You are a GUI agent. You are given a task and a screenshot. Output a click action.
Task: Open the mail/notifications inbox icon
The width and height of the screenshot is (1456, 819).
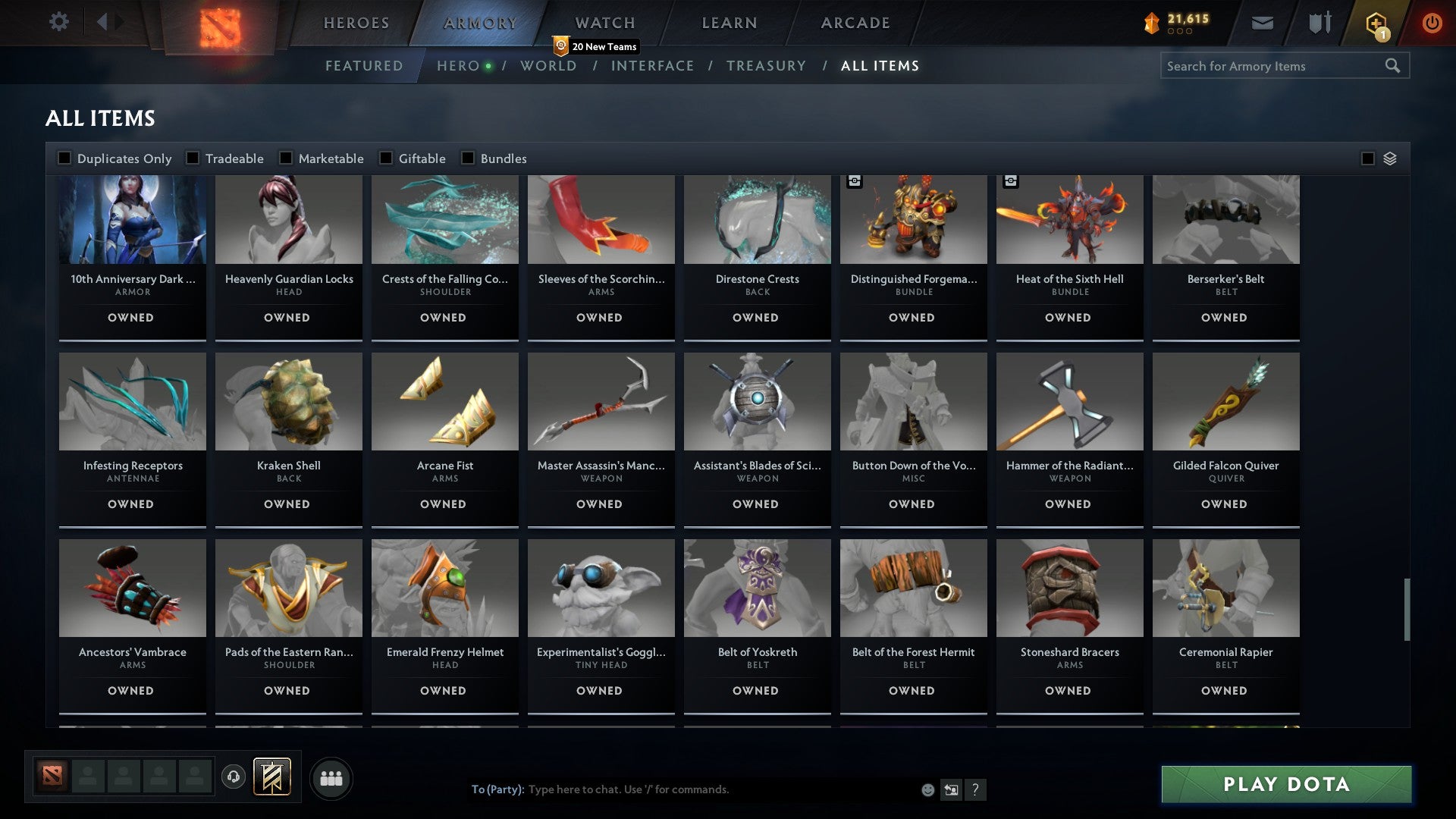pyautogui.click(x=1263, y=23)
